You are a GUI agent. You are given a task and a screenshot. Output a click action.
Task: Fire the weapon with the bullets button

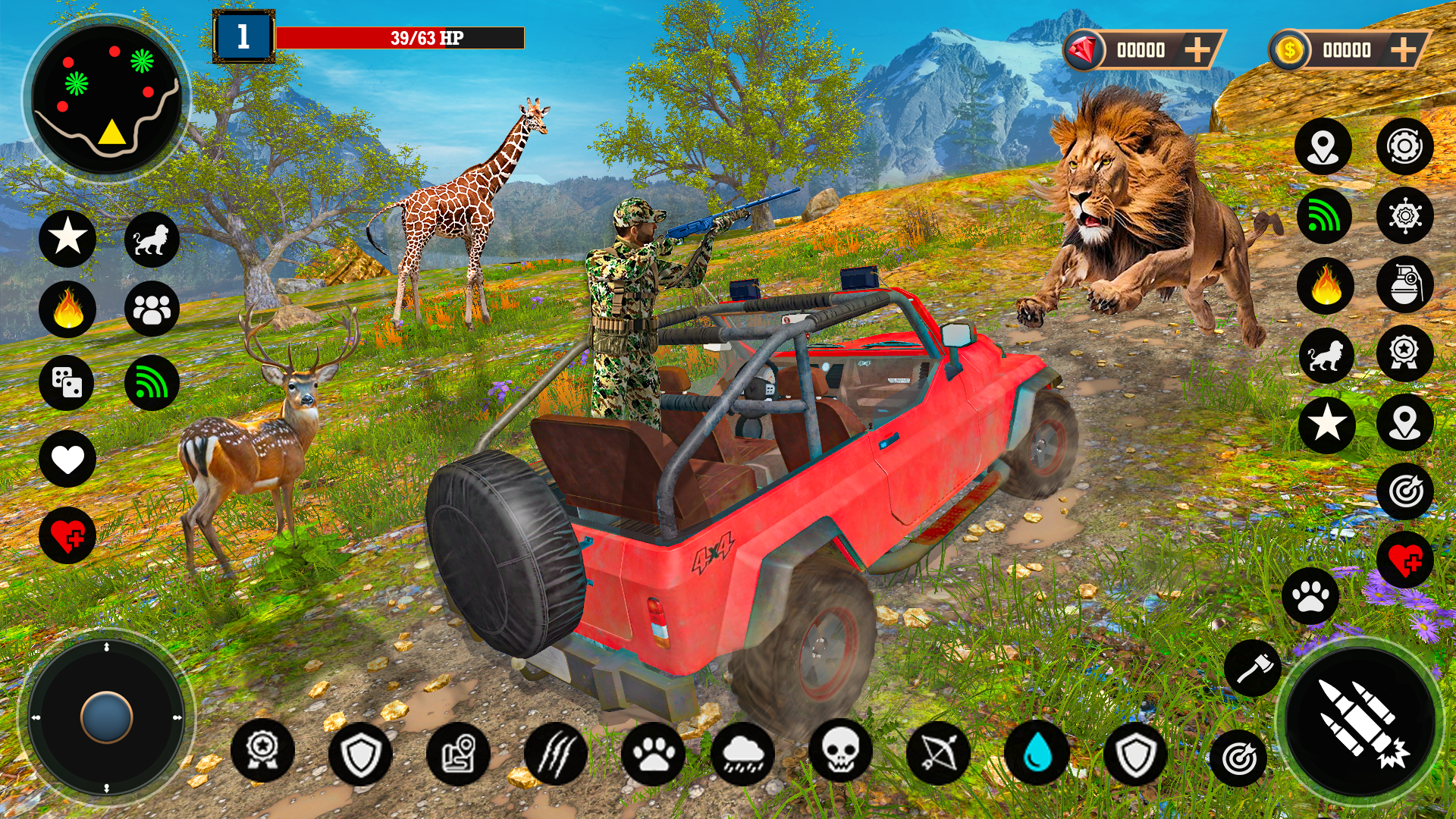tap(1361, 723)
